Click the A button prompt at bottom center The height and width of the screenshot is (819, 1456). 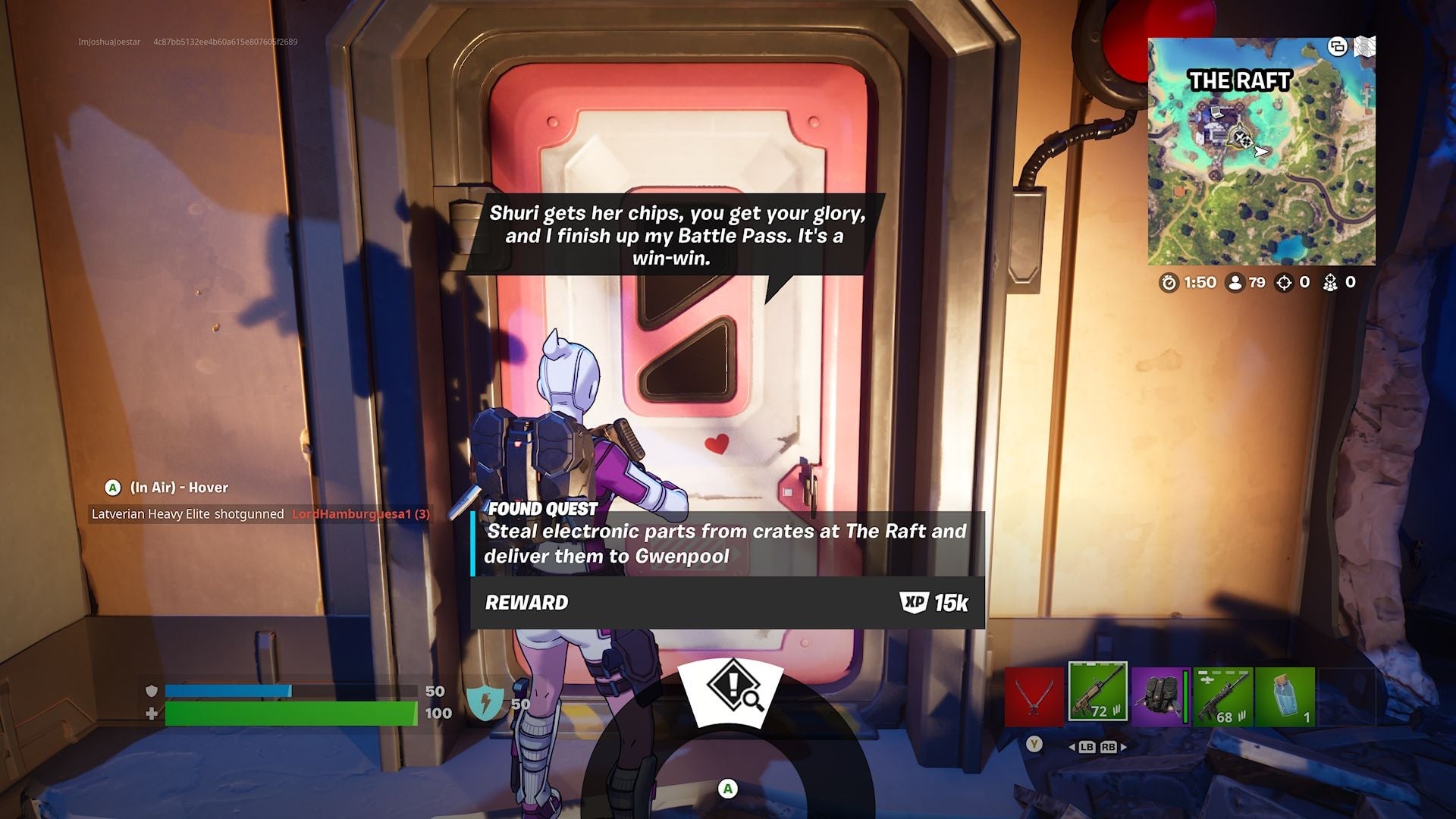coord(728,789)
